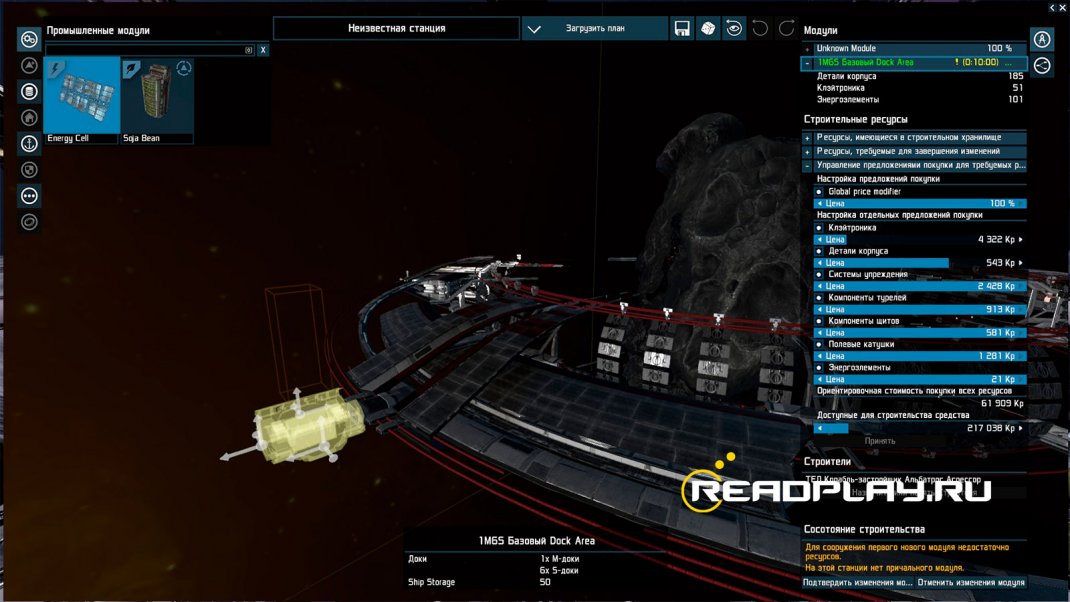The image size is (1070, 602).
Task: Expand the Unknown Module row
Action: [x=808, y=49]
